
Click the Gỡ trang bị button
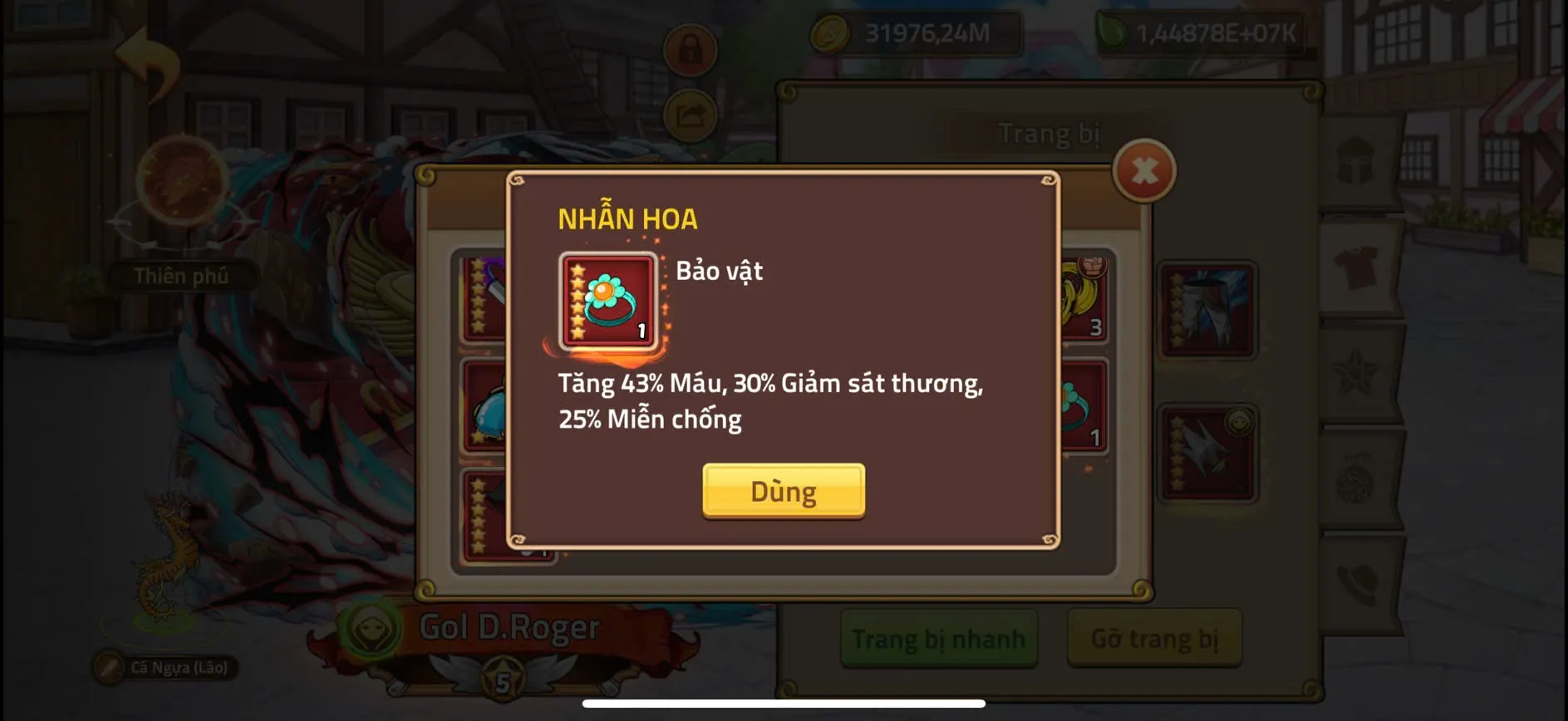1153,639
